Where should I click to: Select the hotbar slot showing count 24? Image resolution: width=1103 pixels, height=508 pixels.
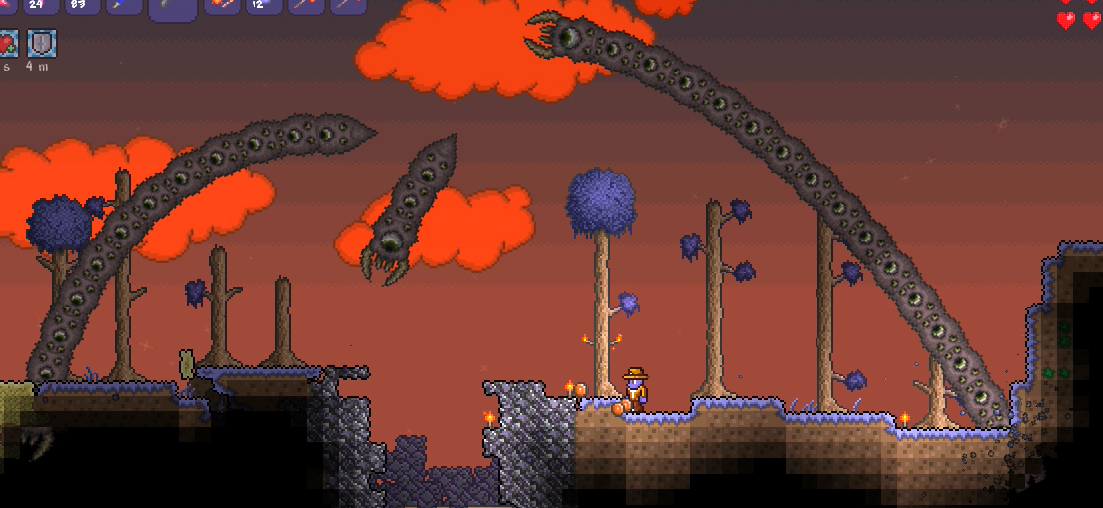pos(38,5)
